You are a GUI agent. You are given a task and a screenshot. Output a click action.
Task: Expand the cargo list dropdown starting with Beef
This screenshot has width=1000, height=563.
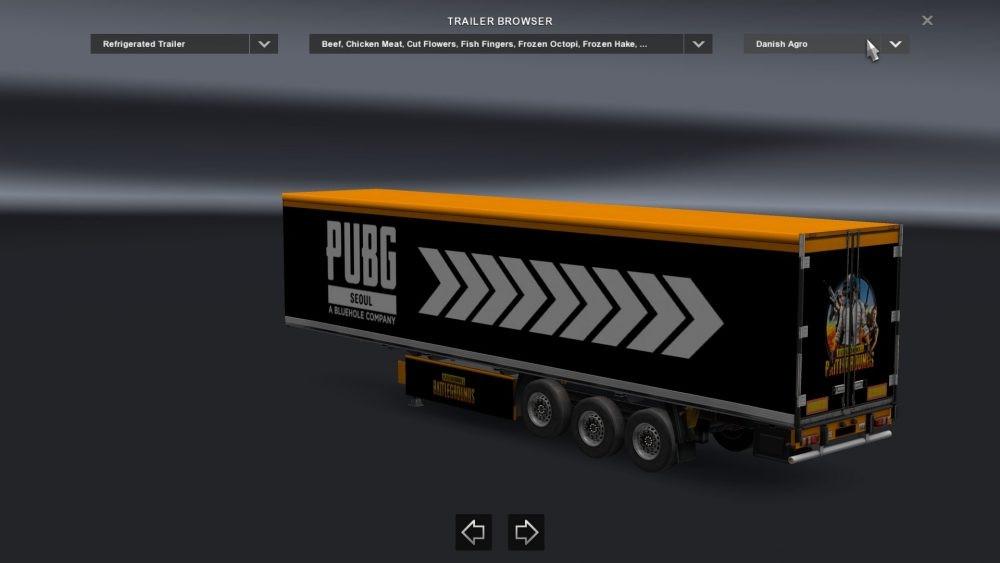pos(698,44)
